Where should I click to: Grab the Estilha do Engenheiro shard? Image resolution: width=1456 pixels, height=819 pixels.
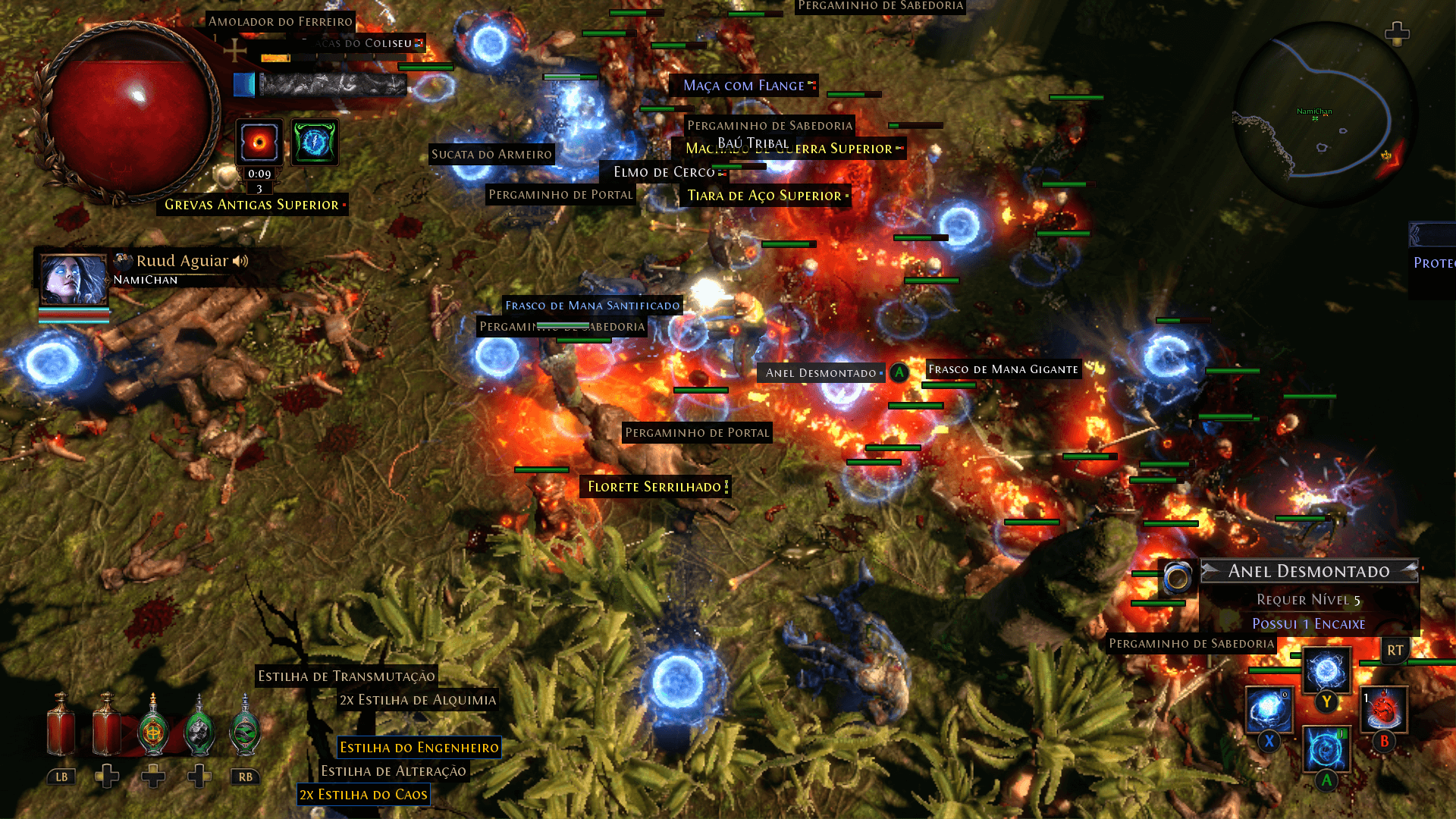(418, 748)
